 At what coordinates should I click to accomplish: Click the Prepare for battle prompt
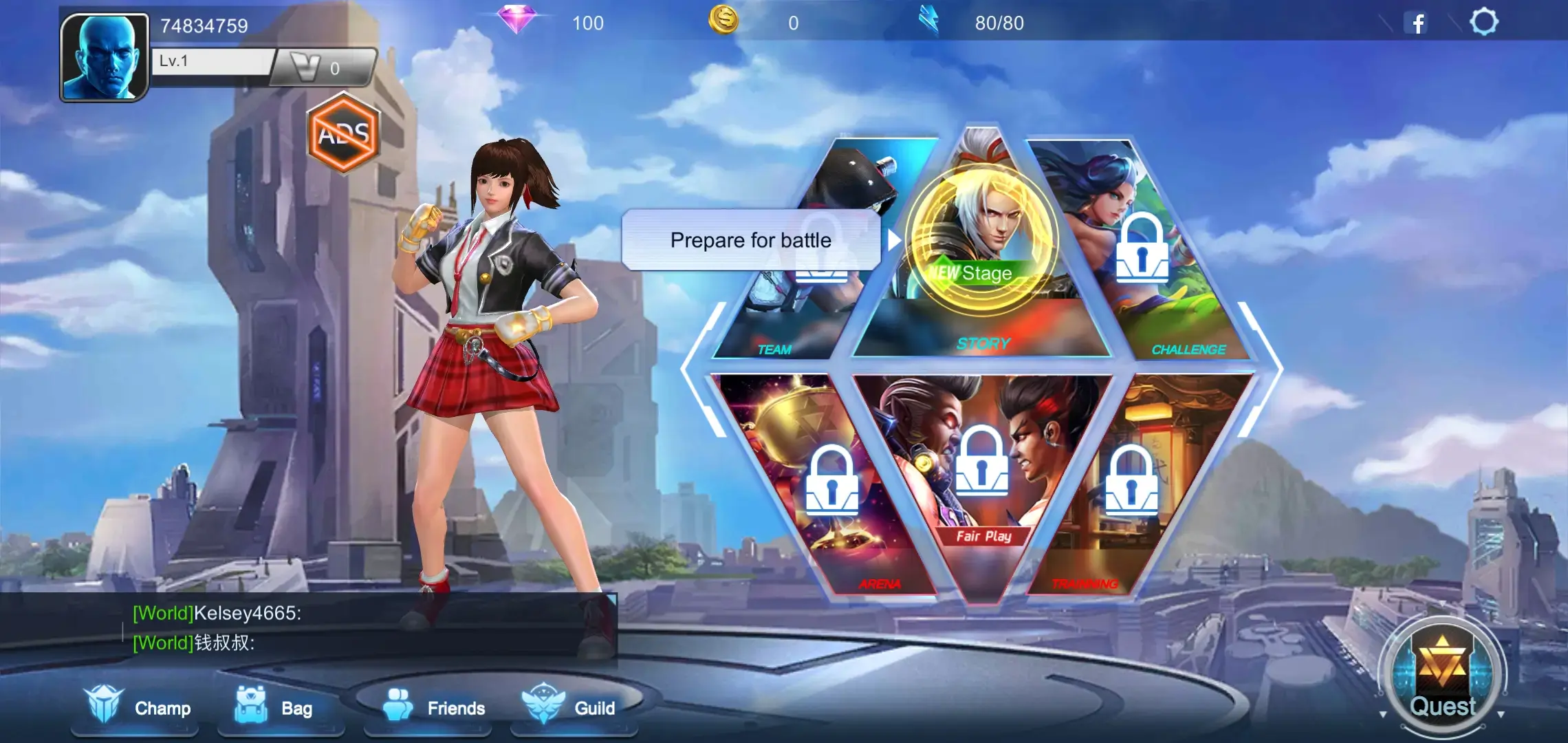[x=751, y=240]
